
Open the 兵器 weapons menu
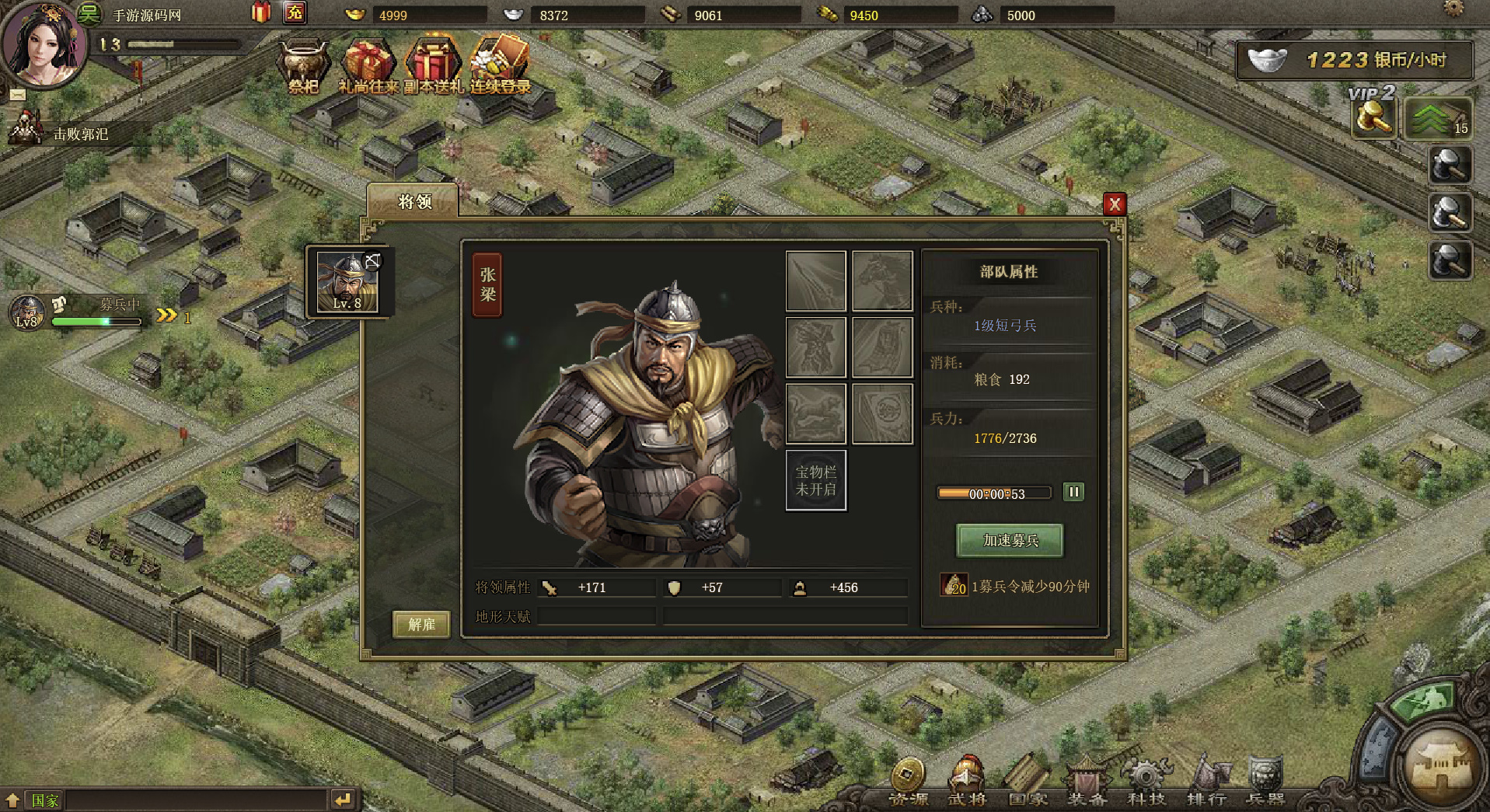[x=1265, y=781]
